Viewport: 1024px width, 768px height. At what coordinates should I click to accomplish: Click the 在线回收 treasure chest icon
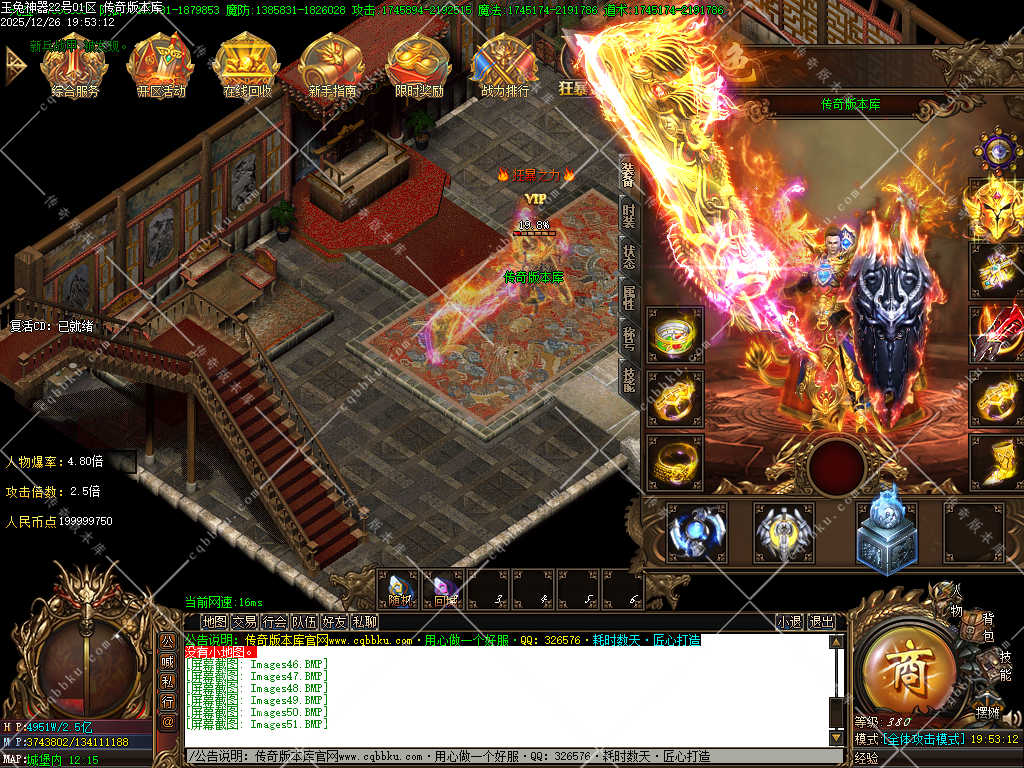pyautogui.click(x=246, y=63)
